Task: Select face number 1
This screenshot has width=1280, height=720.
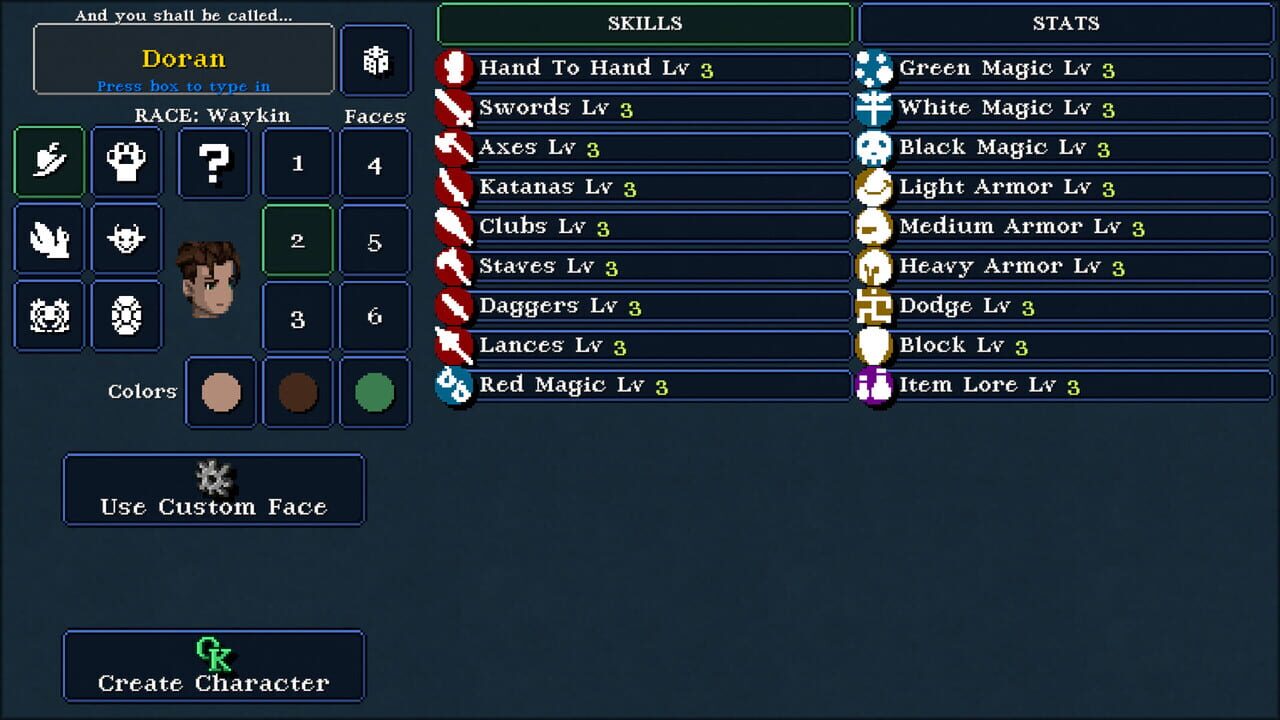Action: 296,162
